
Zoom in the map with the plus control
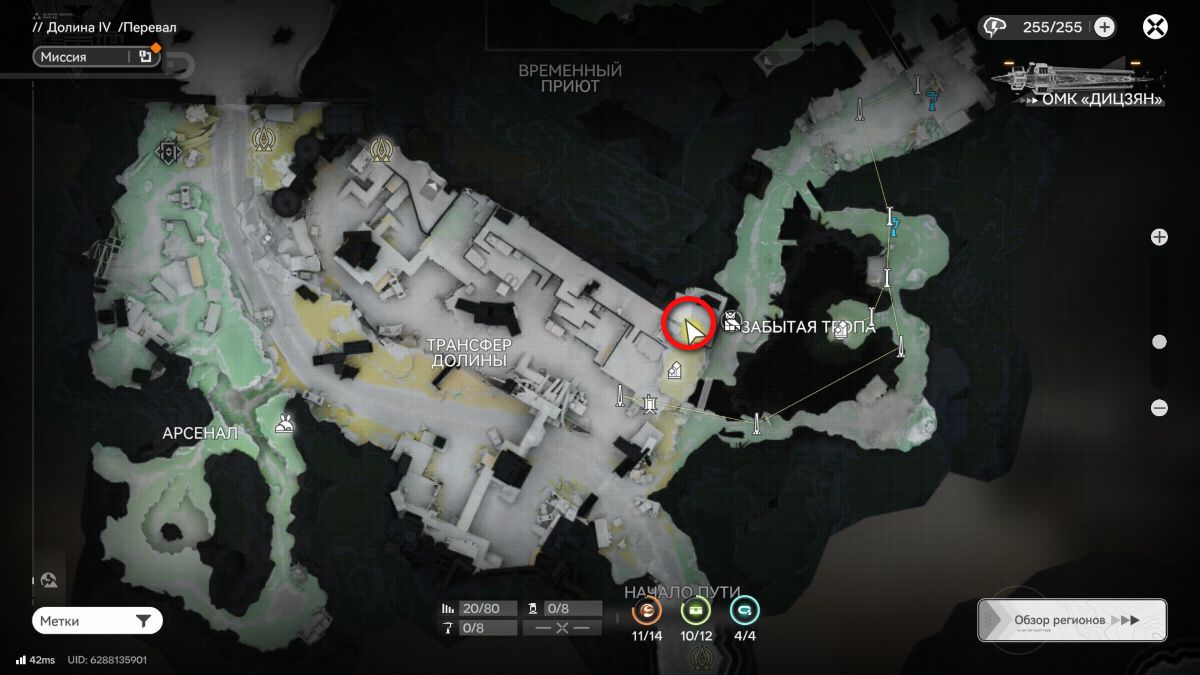(1159, 237)
